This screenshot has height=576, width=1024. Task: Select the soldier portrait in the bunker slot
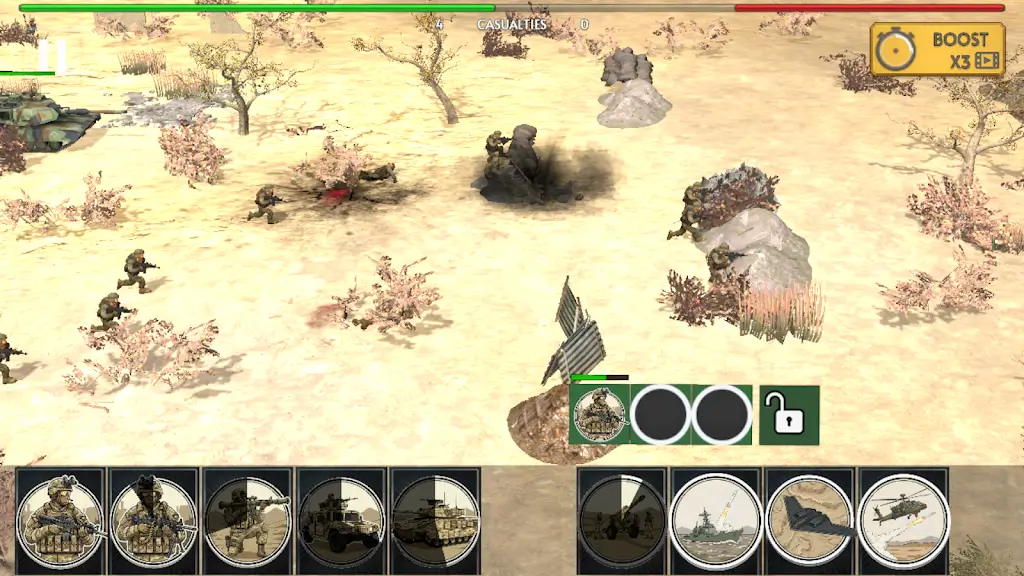[x=599, y=415]
